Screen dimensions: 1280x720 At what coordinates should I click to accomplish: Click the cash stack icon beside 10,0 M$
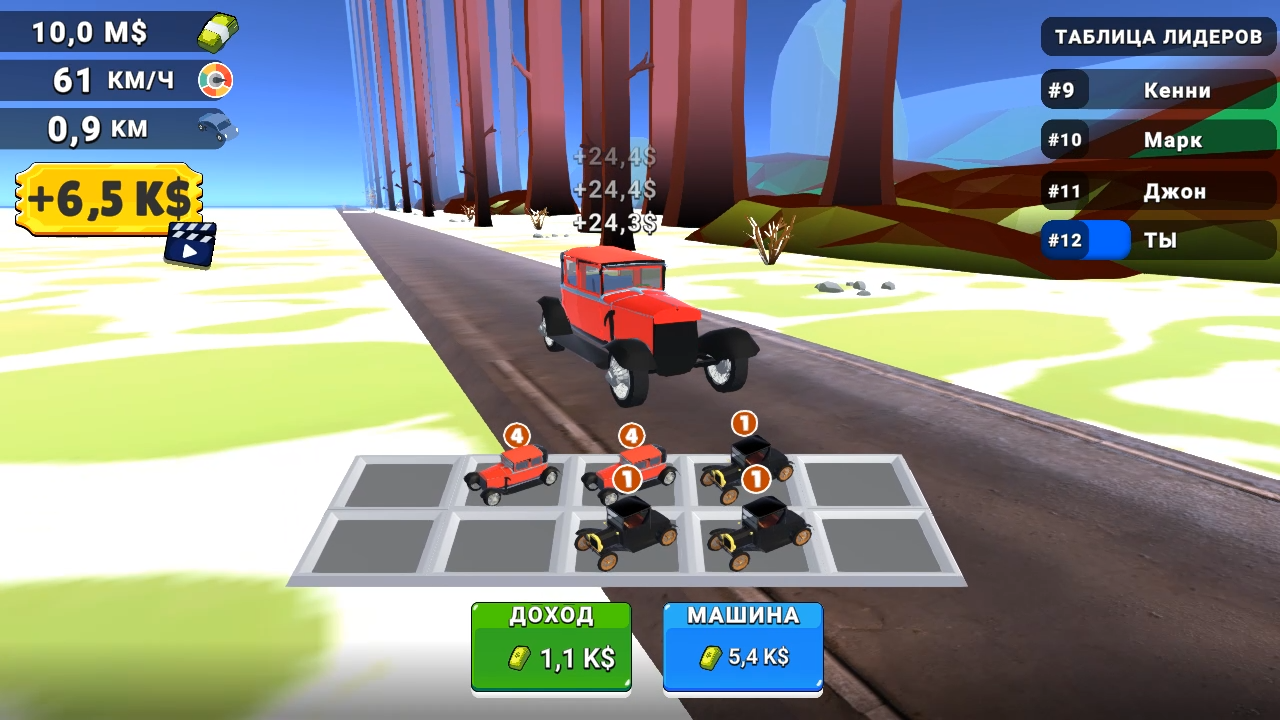click(x=218, y=31)
